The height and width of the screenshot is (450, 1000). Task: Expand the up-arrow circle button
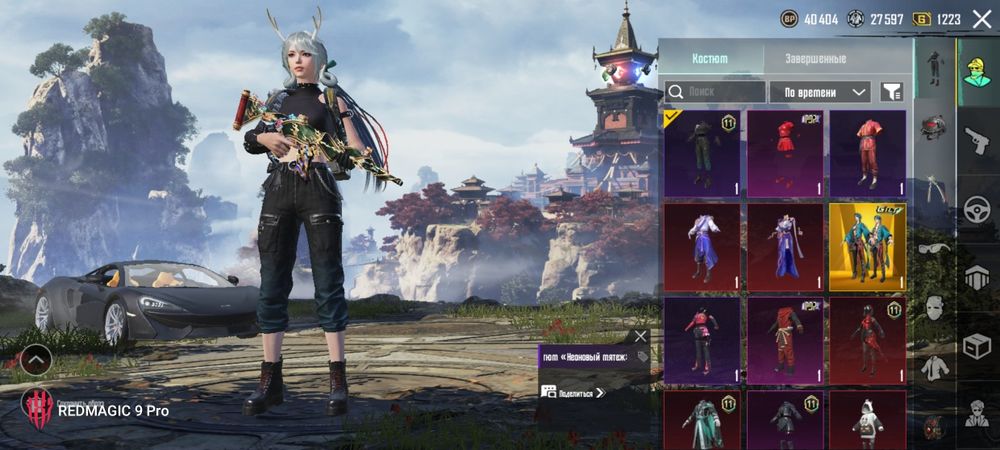[36, 359]
